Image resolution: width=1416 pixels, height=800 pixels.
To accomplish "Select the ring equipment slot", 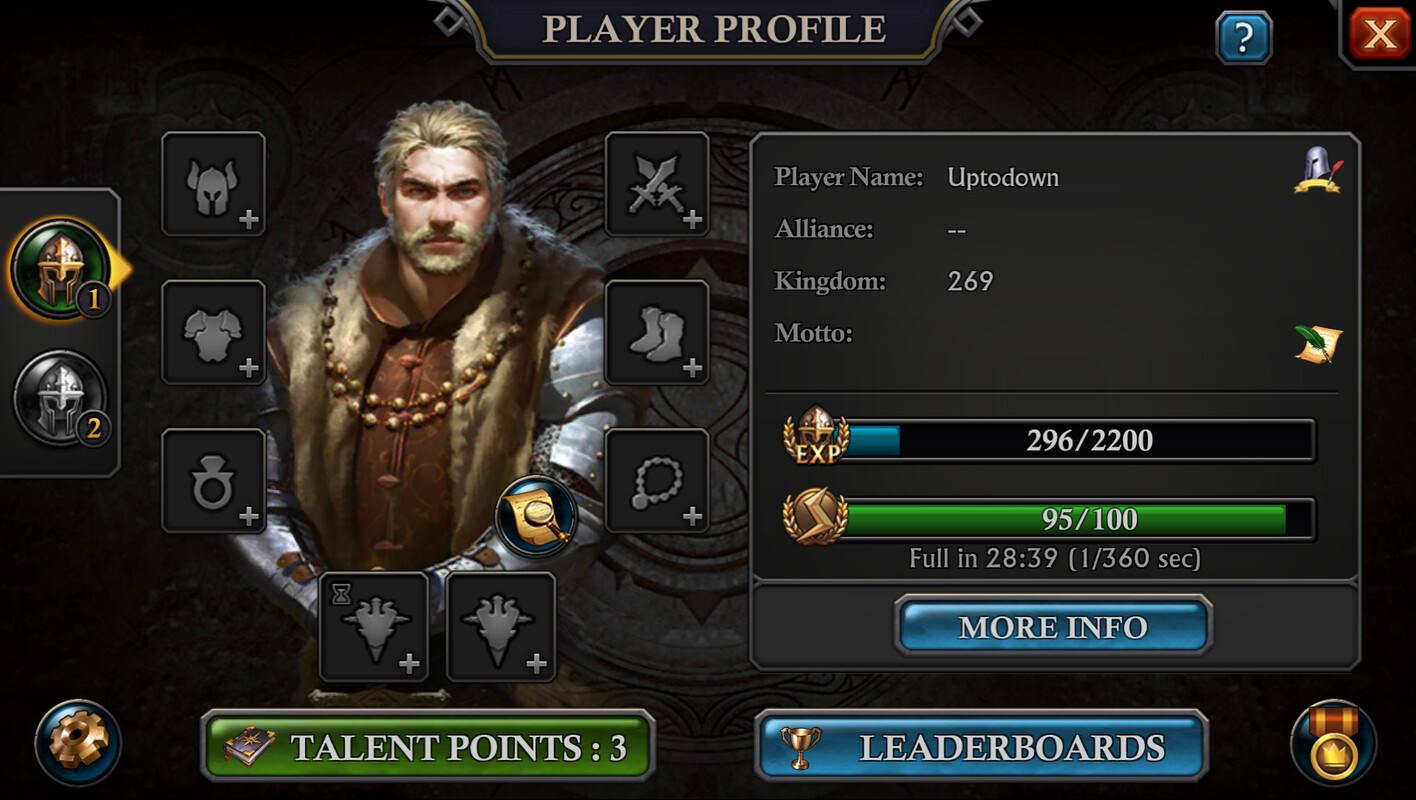I will (213, 481).
